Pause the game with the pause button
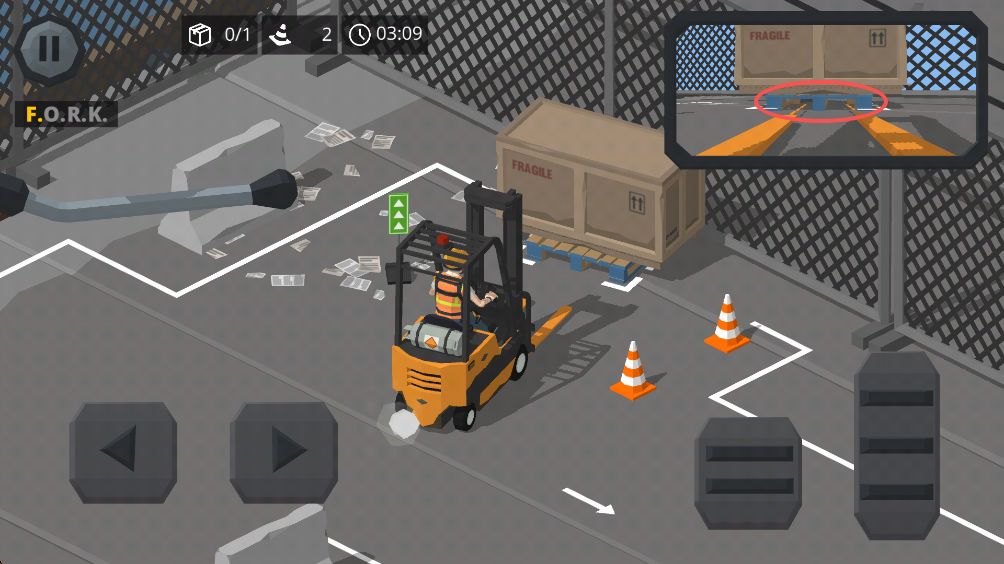 tap(50, 49)
